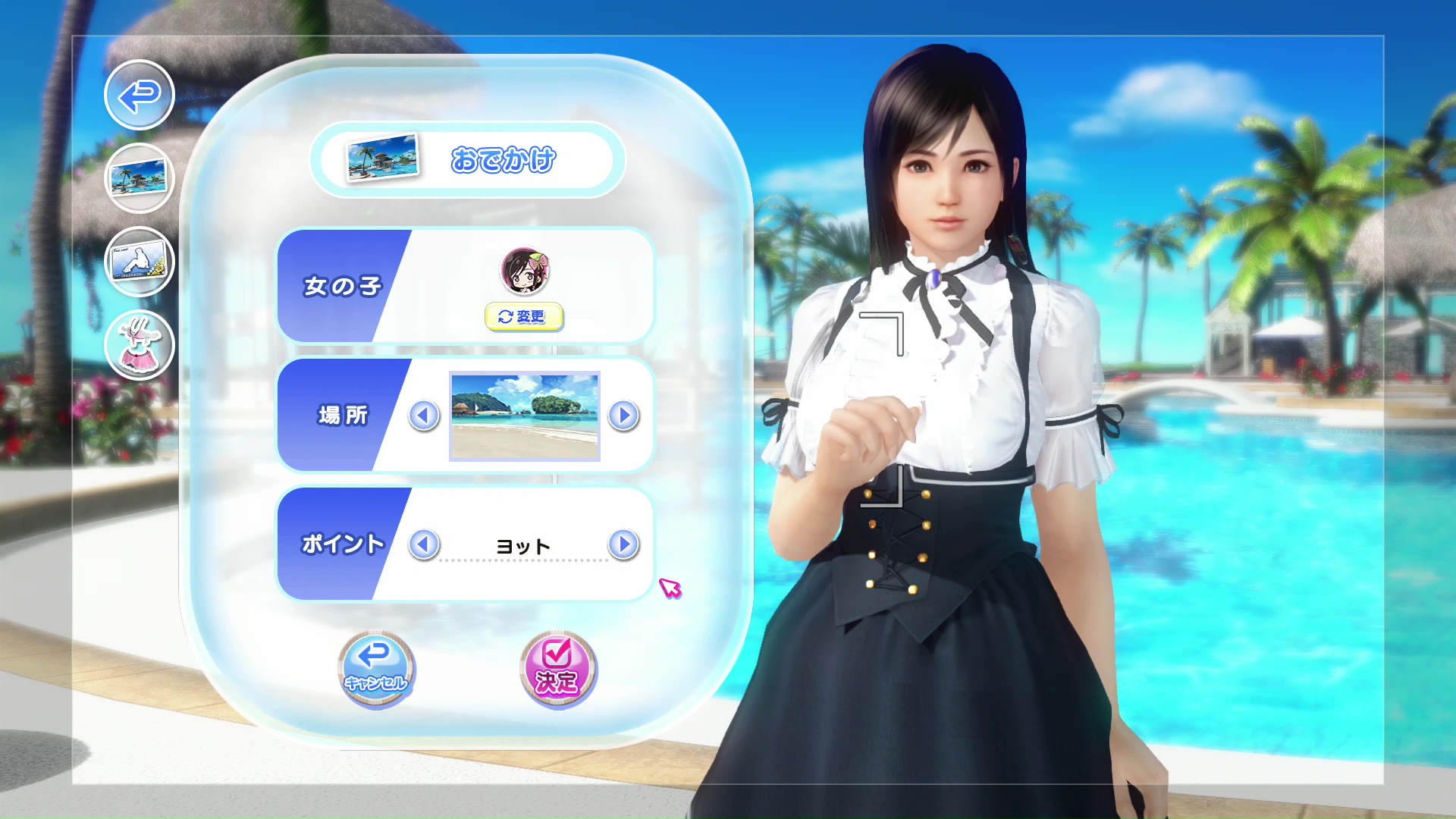Viewport: 1456px width, 819px height.
Task: Select the scenery photo icon in the sidebar
Action: pyautogui.click(x=139, y=178)
